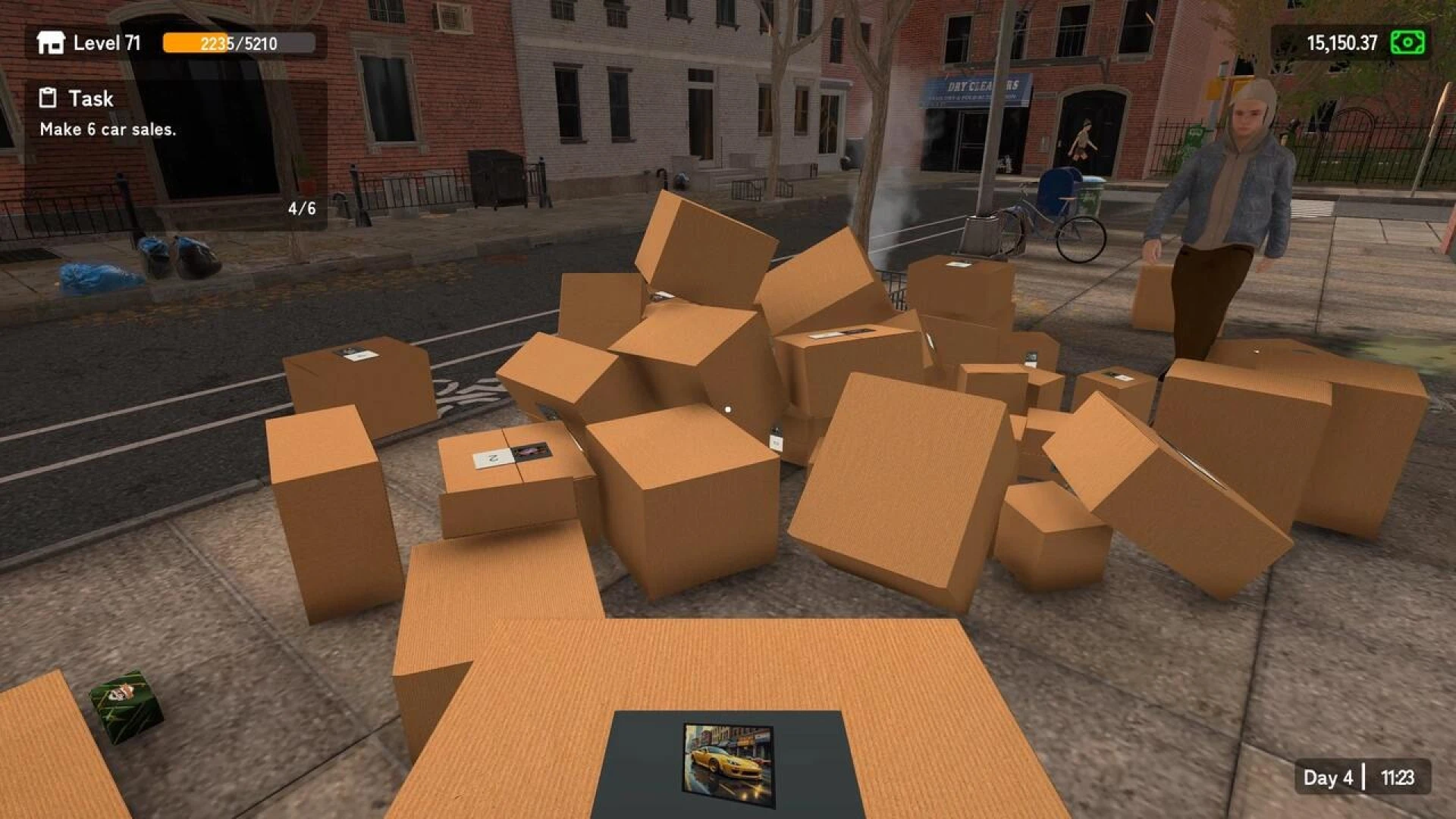Click the XP progress bar showing 2235/5210
Image resolution: width=1456 pixels, height=819 pixels.
tap(238, 44)
